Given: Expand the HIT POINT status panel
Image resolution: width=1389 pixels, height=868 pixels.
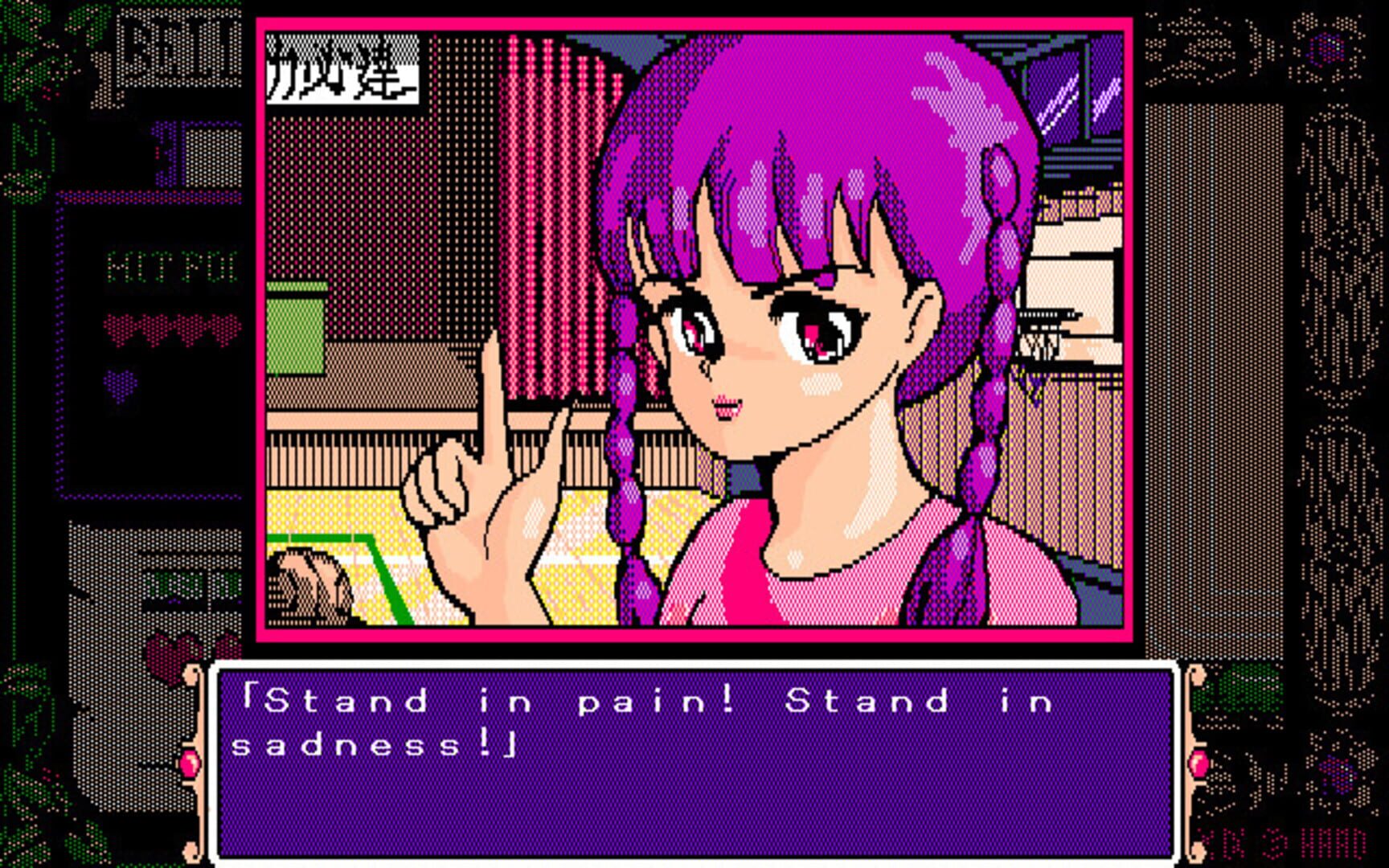Looking at the screenshot, I should click(x=170, y=266).
